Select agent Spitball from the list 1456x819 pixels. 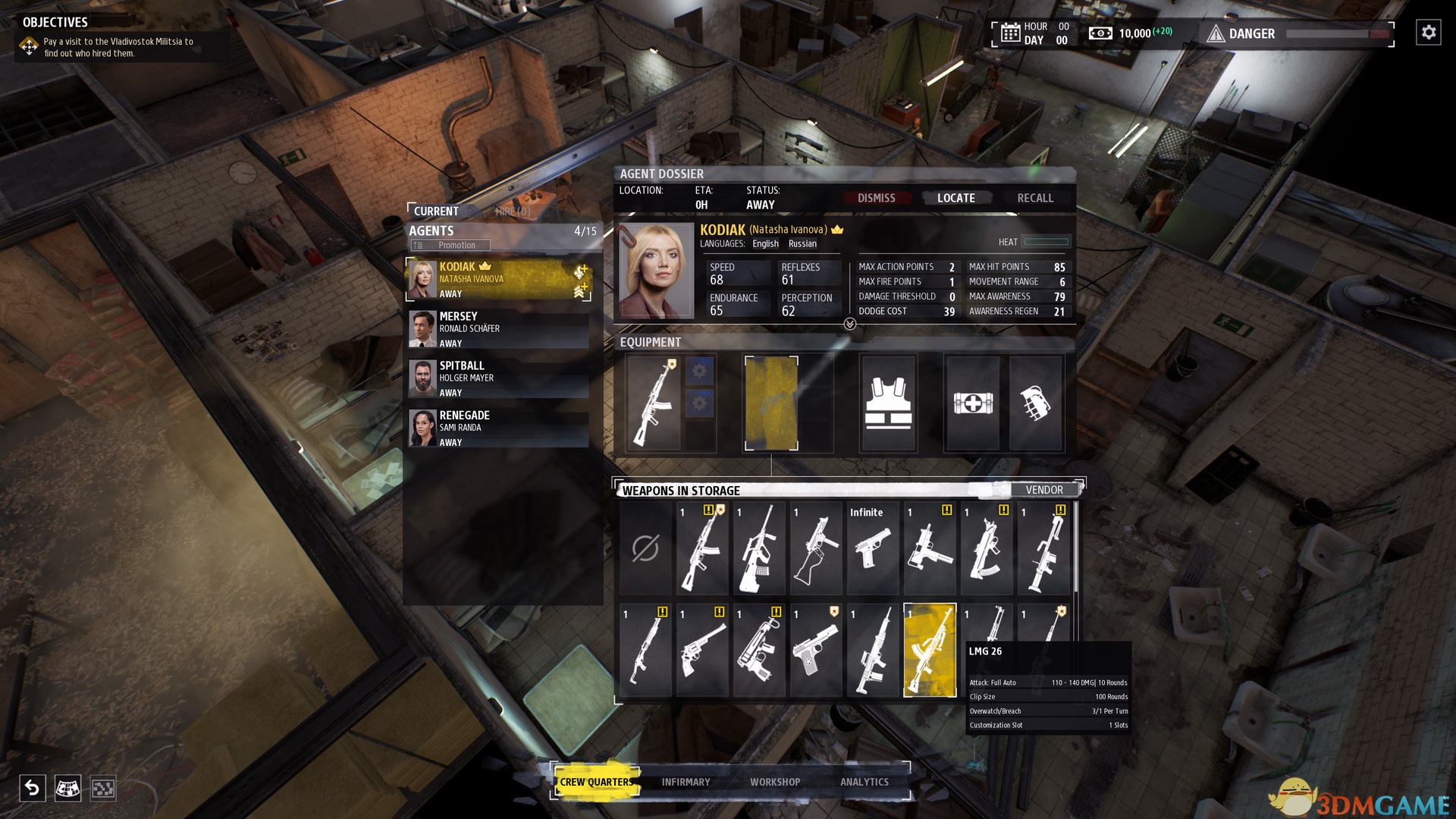click(x=498, y=378)
